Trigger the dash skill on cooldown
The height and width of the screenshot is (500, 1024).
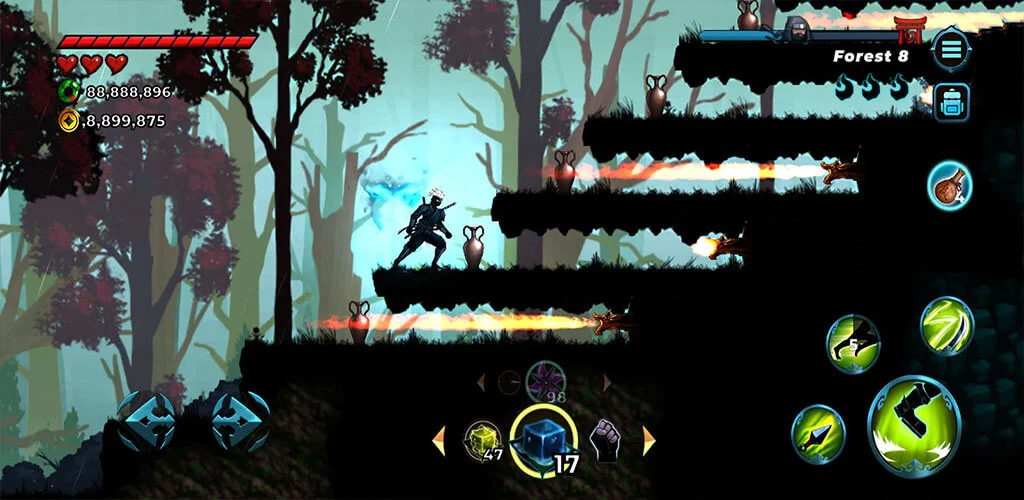click(852, 344)
